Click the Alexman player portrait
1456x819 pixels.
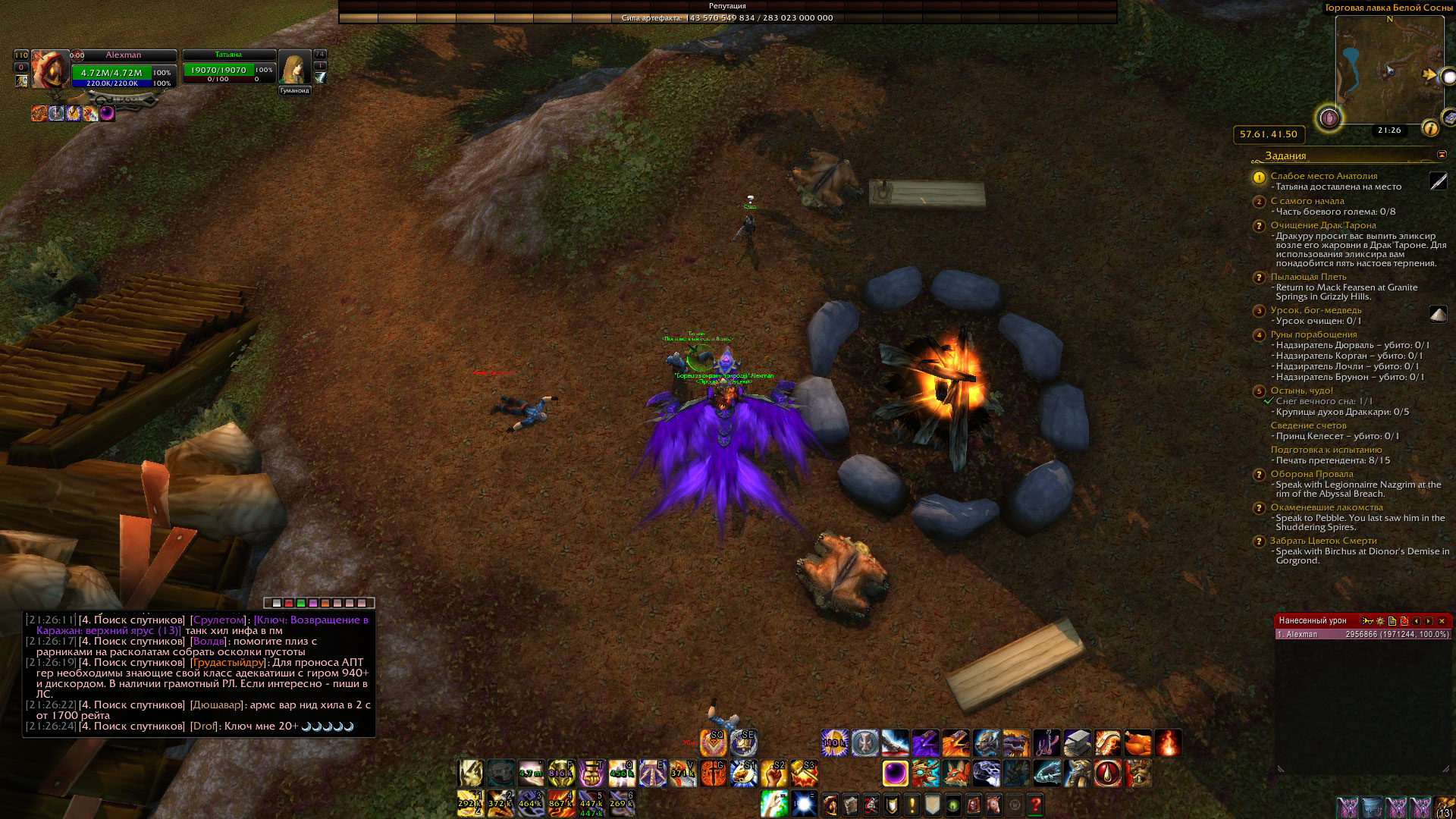(x=50, y=69)
